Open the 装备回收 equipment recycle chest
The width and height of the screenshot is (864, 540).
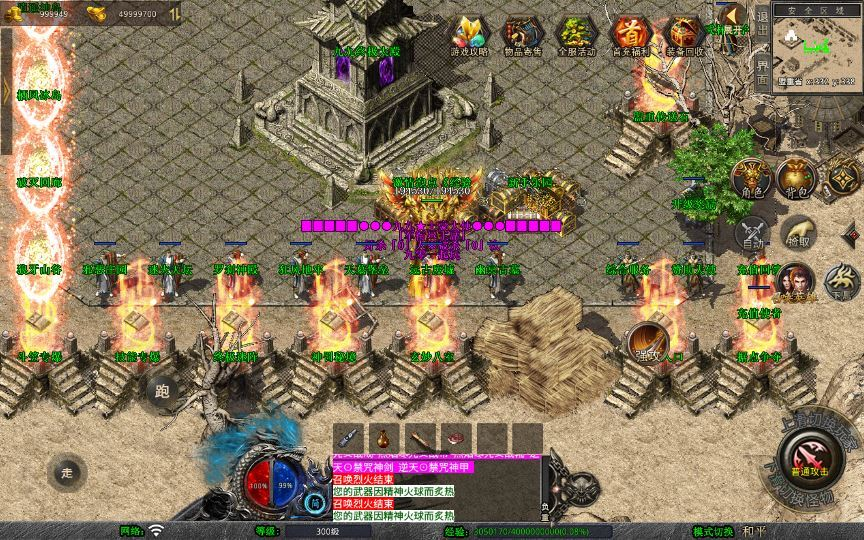click(684, 35)
